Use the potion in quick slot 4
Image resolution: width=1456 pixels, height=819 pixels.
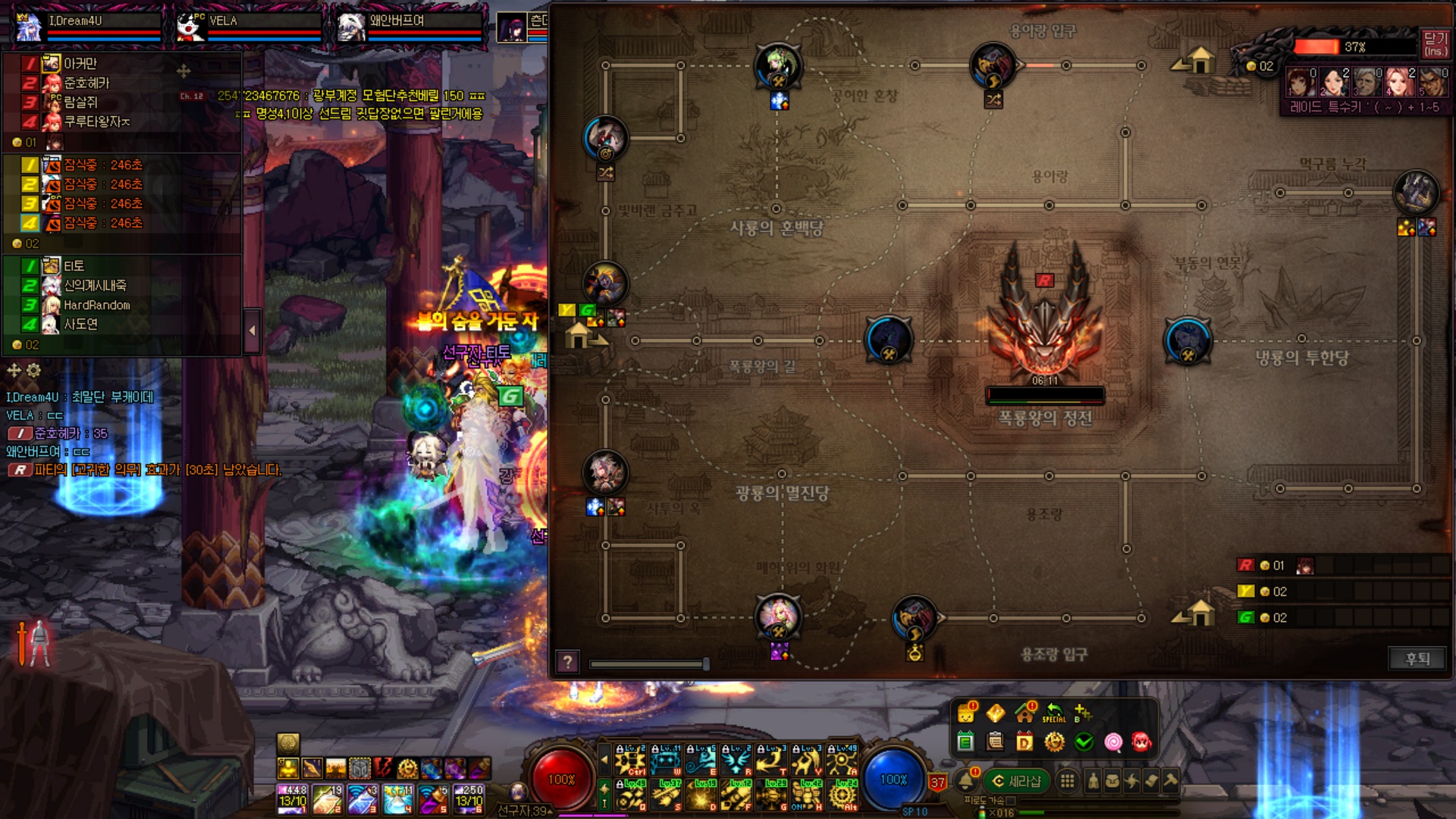pos(397,799)
